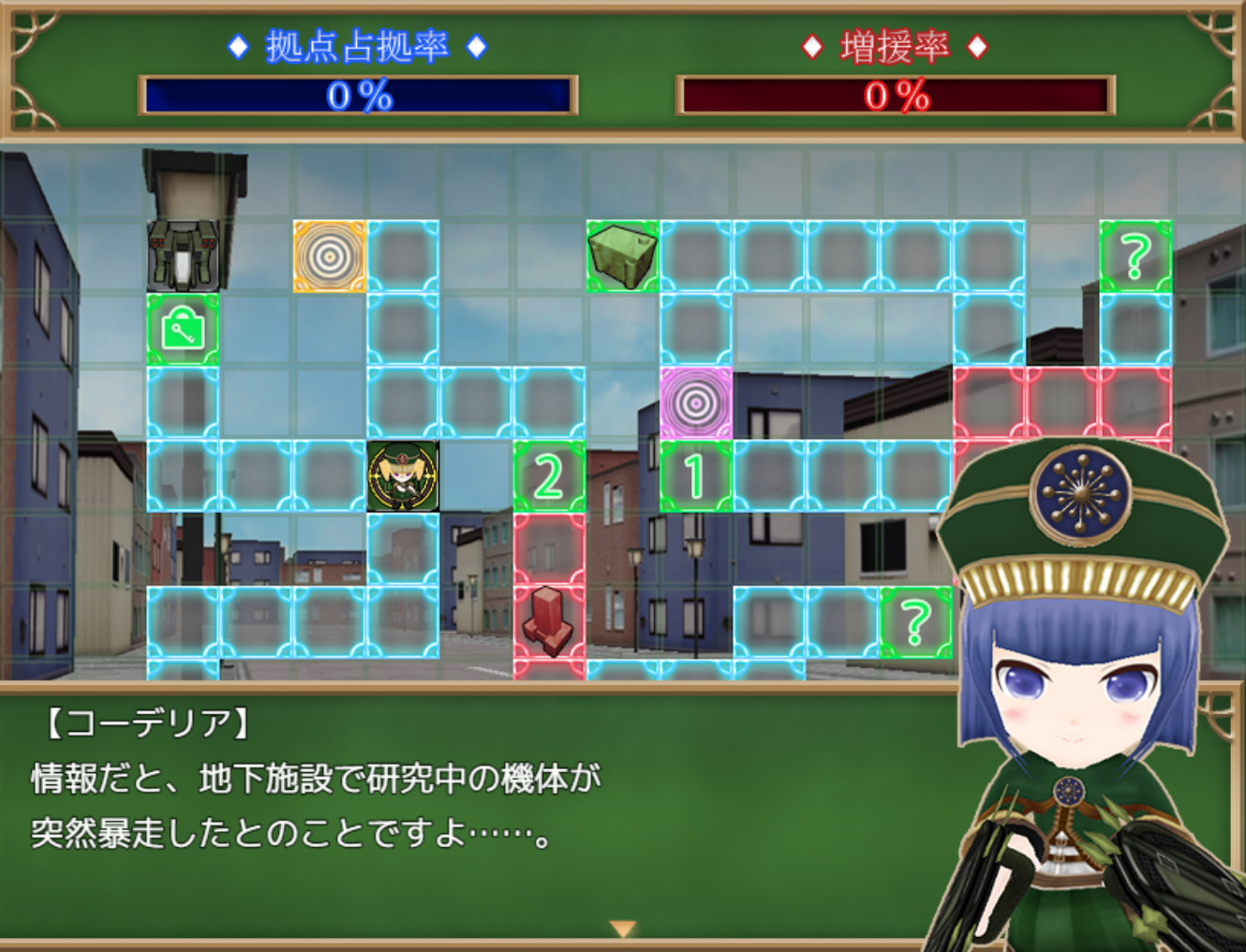The width and height of the screenshot is (1246, 952).
Task: Select the mech unit icon on the map
Action: [180, 253]
